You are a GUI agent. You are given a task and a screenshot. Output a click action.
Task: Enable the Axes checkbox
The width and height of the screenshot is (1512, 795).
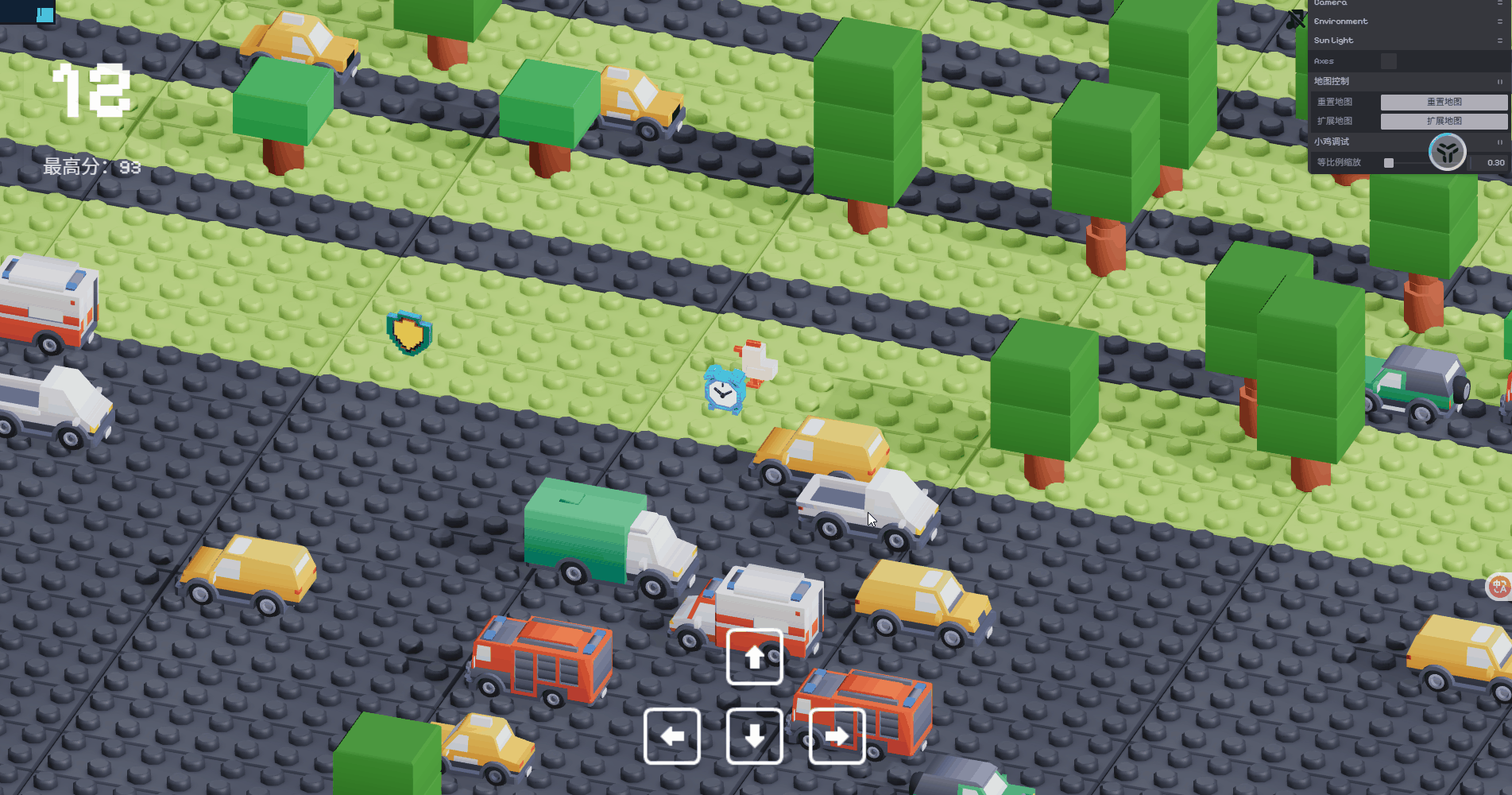pos(1388,61)
